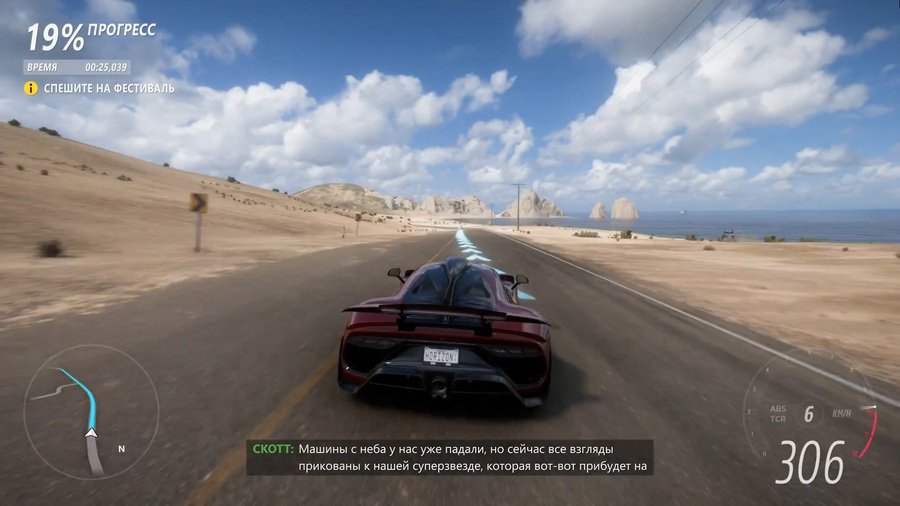
Task: Select the objective tracker info icon
Action: 31,88
